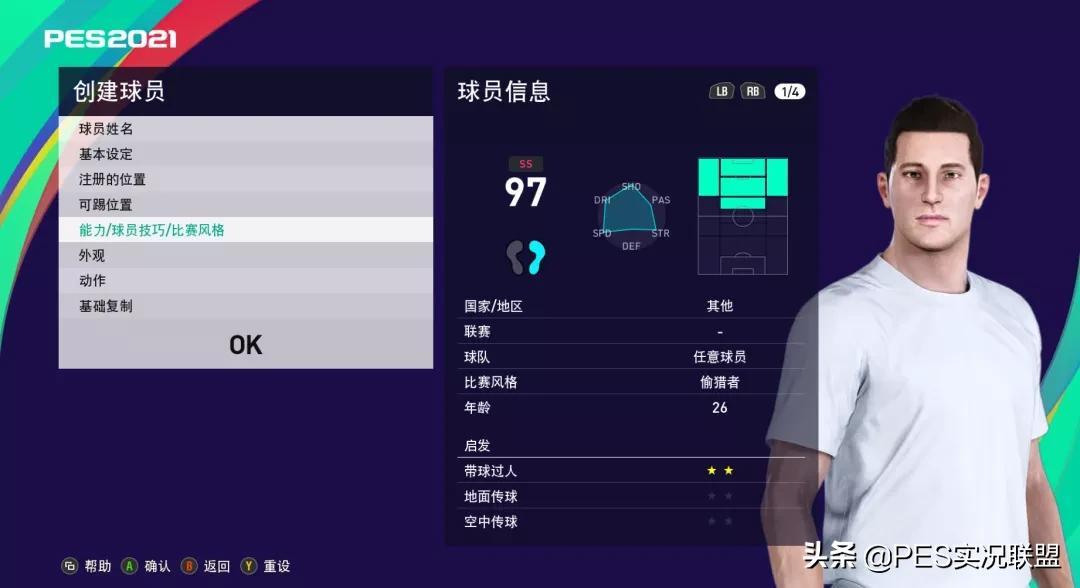Image resolution: width=1080 pixels, height=588 pixels.
Task: Open the 可踢位置 entry
Action: (245, 205)
